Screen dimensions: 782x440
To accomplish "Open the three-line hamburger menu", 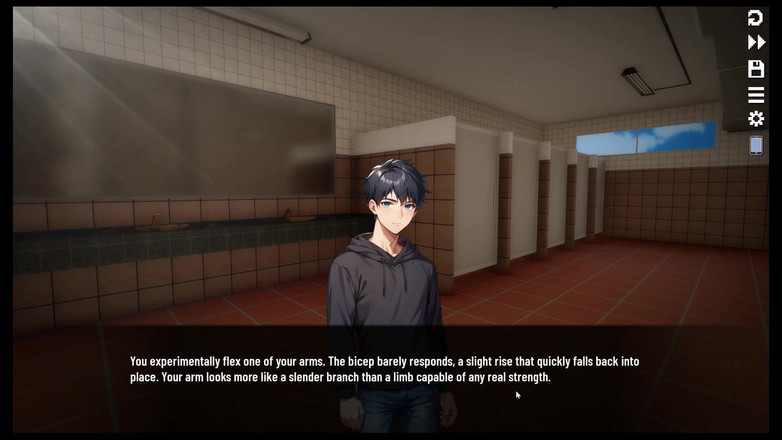I will (x=756, y=95).
